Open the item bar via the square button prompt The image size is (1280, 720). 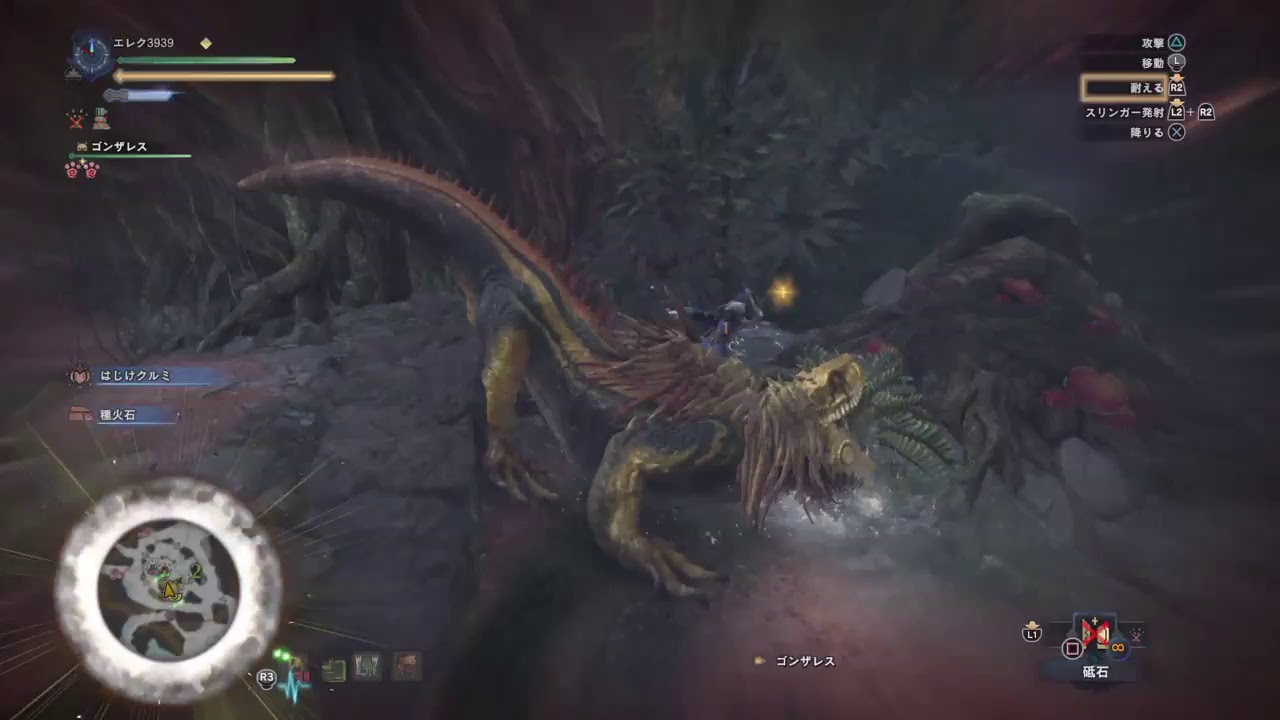point(1071,647)
